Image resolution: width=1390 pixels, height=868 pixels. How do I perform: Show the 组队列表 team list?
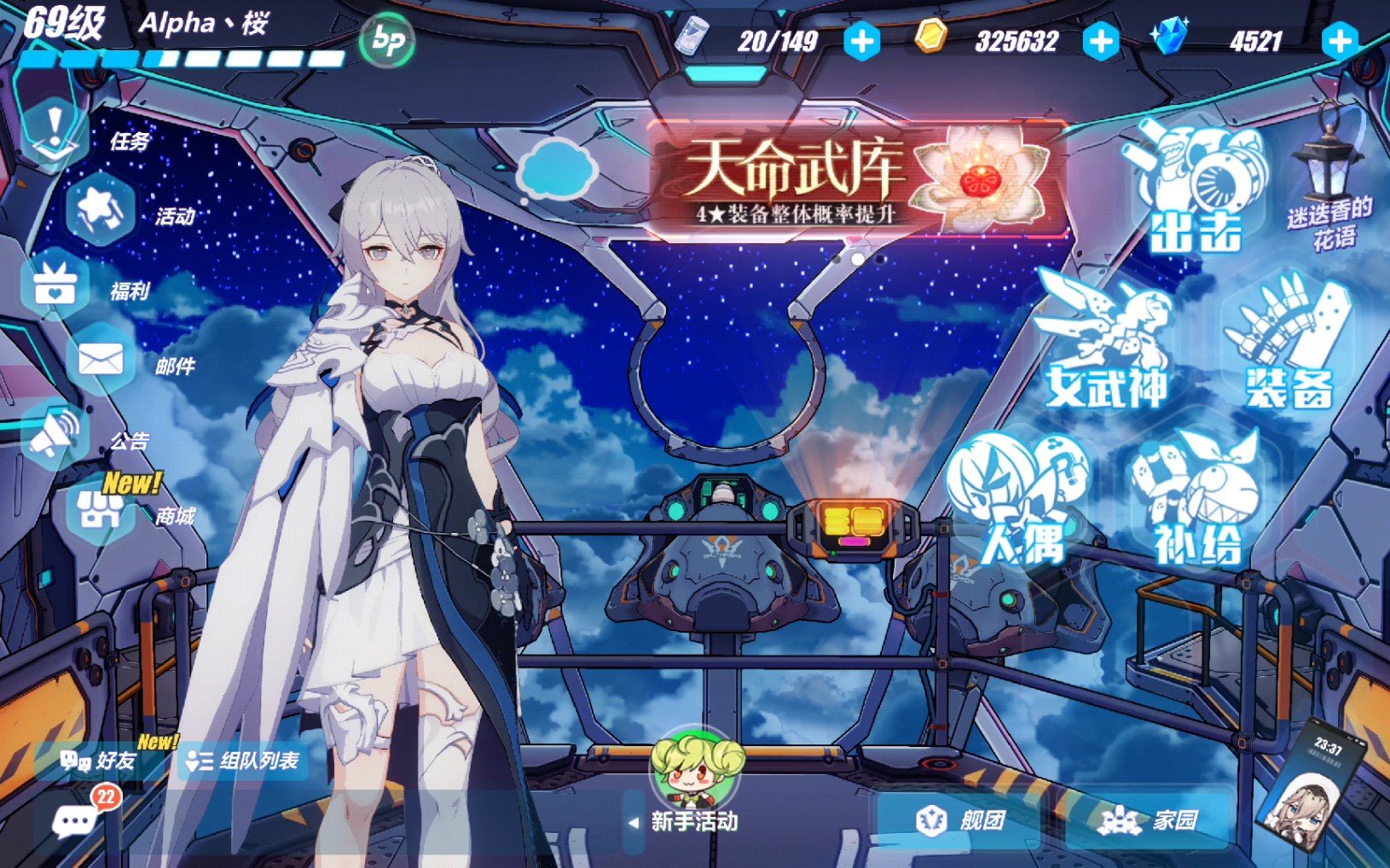(243, 761)
